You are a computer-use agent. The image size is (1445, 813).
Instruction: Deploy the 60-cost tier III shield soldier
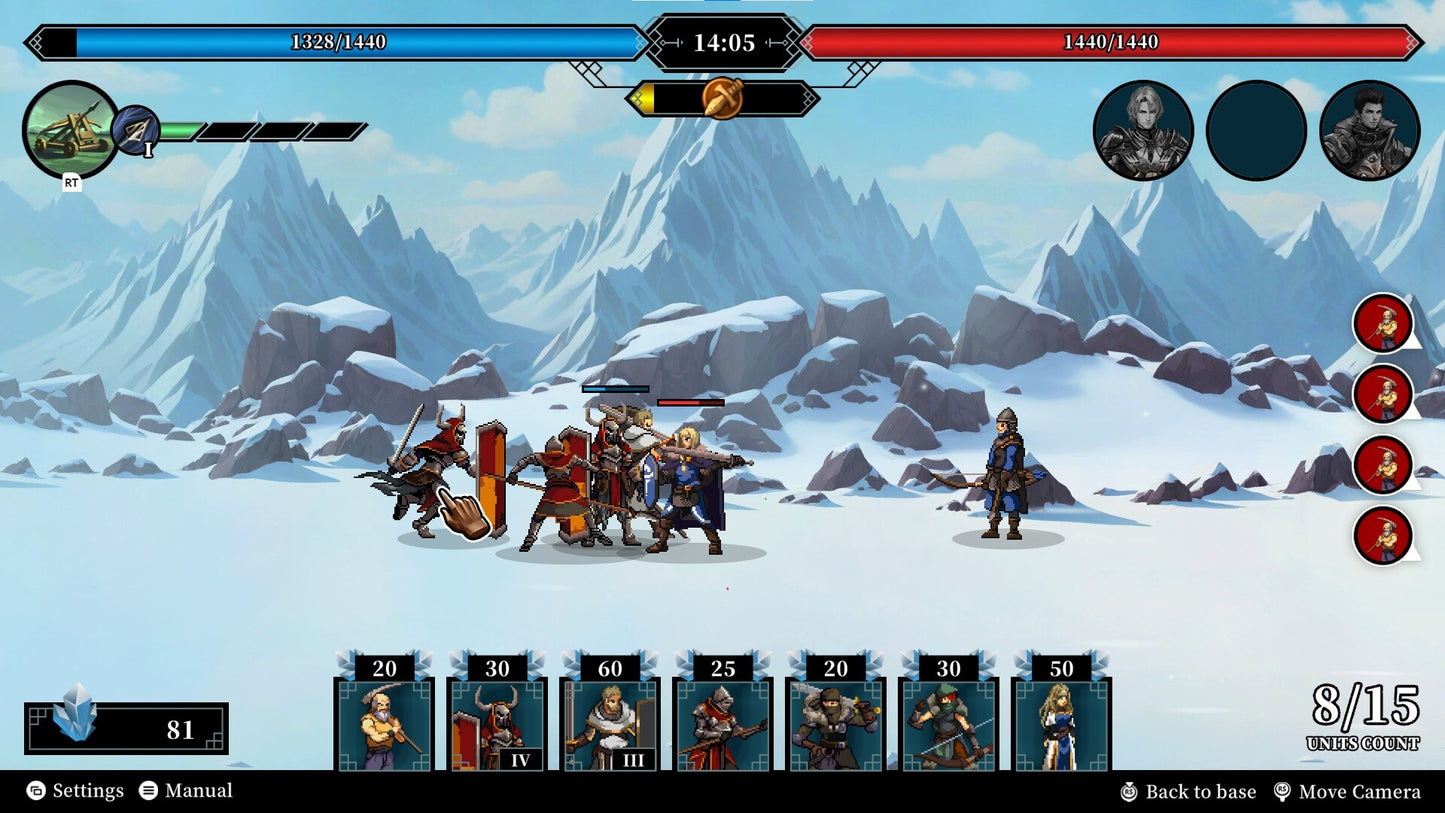[x=610, y=725]
